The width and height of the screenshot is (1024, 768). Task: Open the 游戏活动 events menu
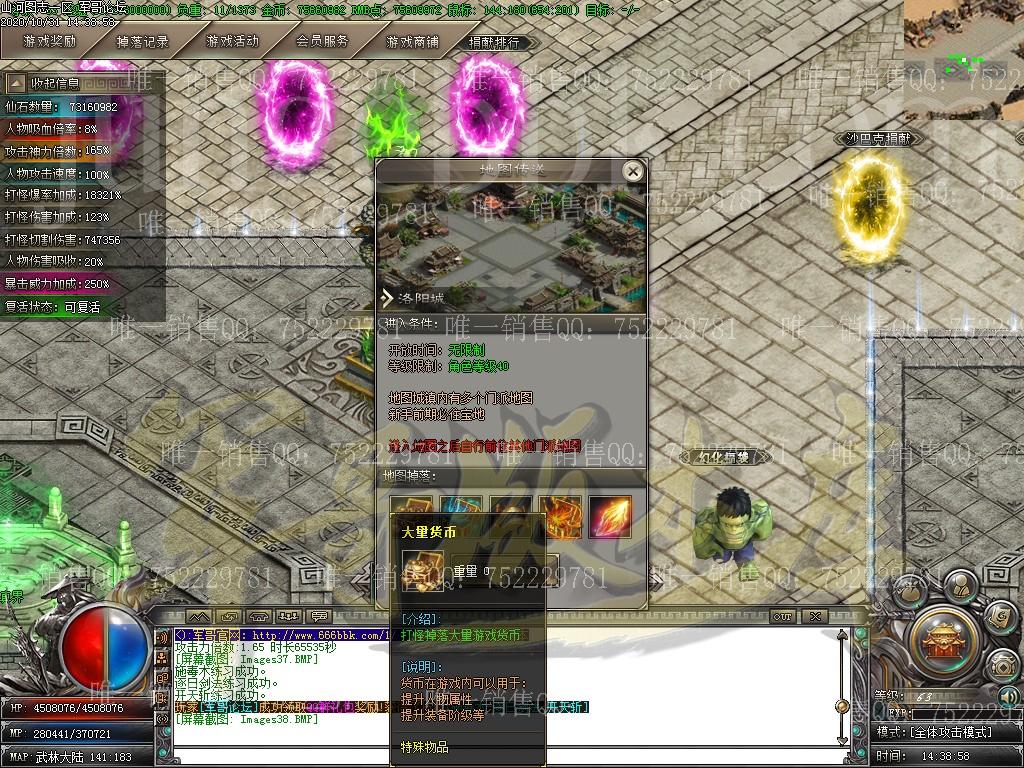pos(232,42)
